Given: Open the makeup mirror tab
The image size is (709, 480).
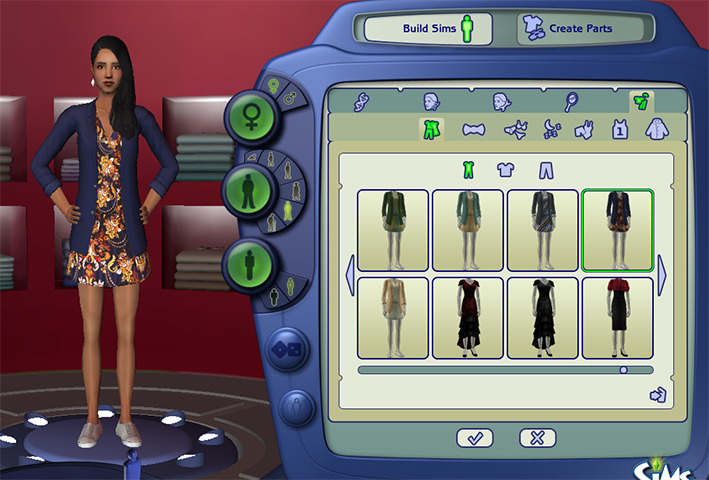Looking at the screenshot, I should 570,101.
